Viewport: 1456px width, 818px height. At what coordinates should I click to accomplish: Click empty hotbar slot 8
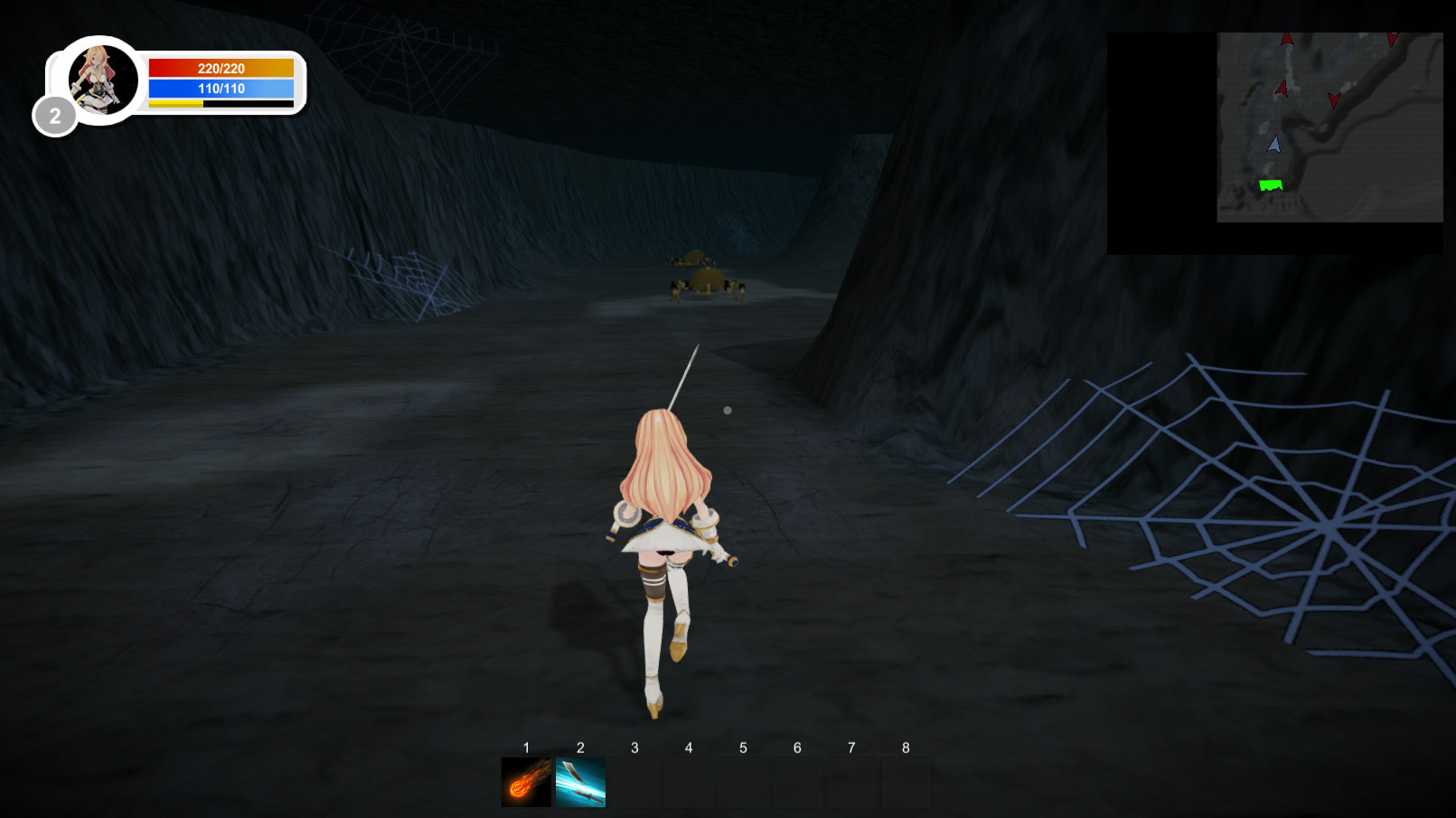click(x=905, y=779)
